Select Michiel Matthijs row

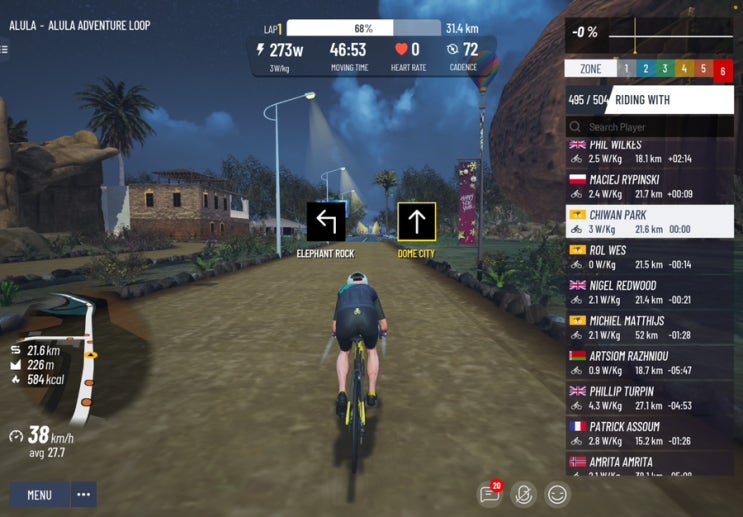[x=650, y=327]
